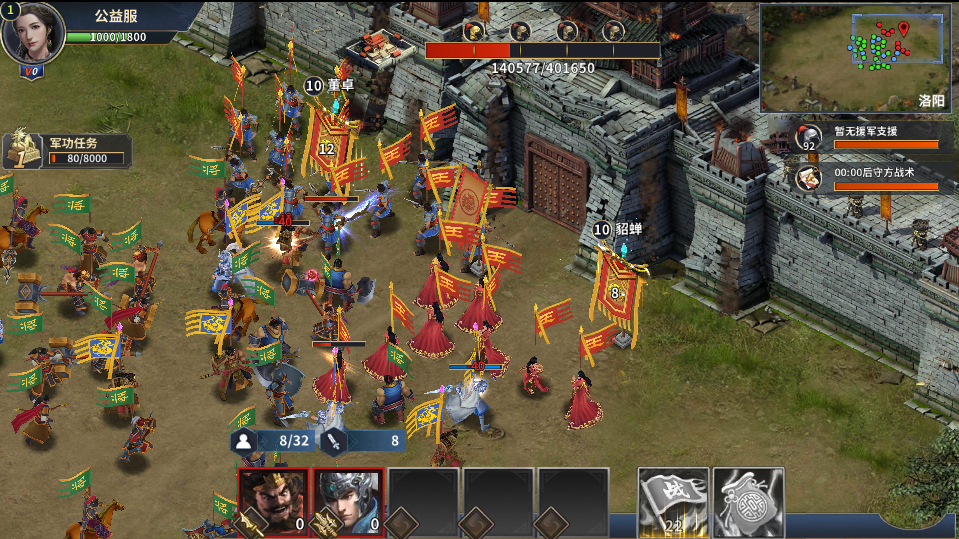This screenshot has height=539, width=959.
Task: Open the reinforcement helmet icon panel
Action: point(808,137)
